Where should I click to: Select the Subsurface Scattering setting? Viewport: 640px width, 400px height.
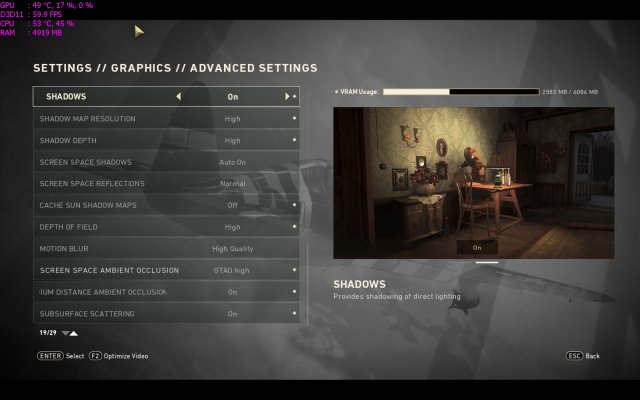(x=166, y=314)
